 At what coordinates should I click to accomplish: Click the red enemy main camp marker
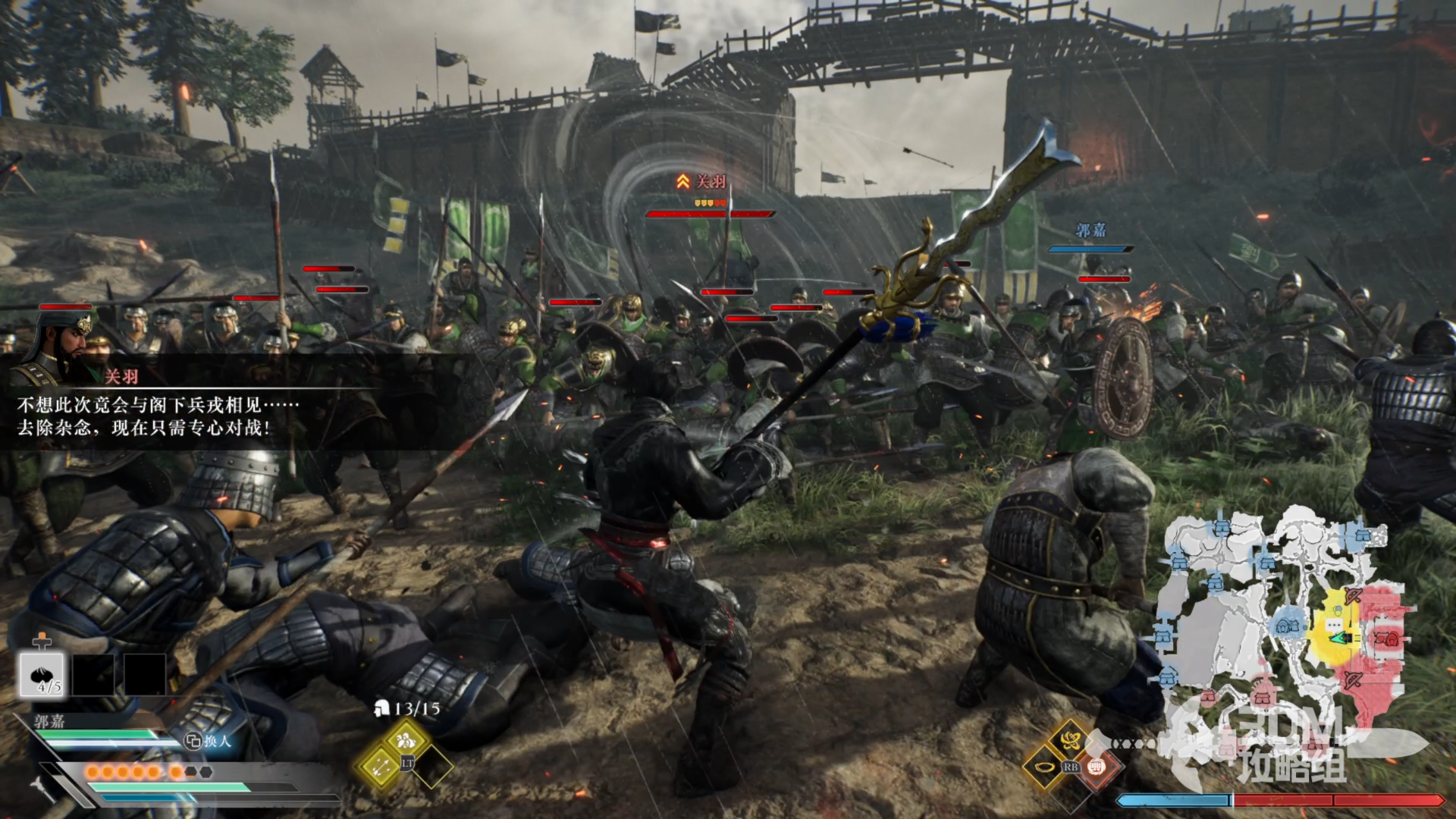[1389, 639]
